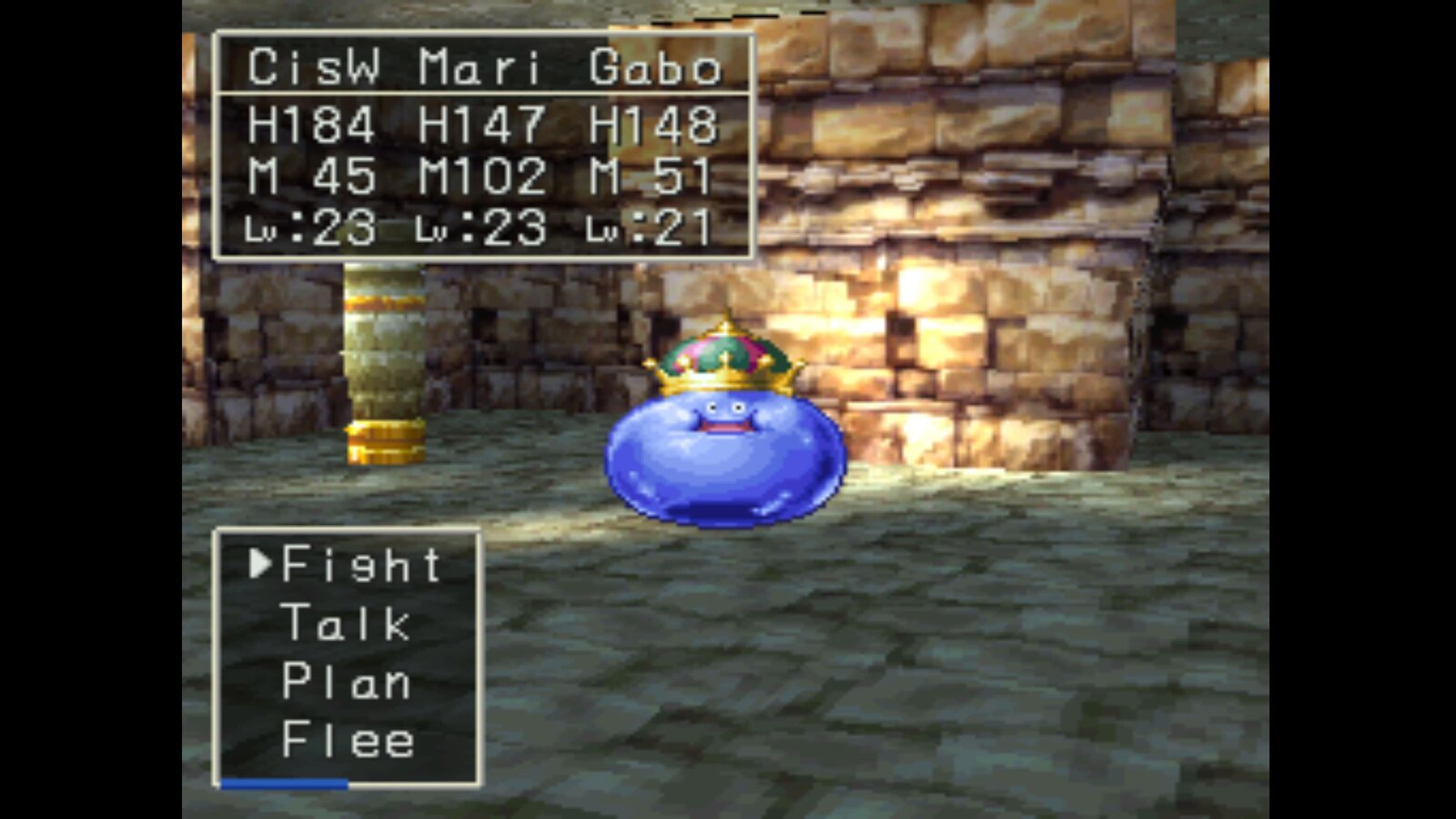Pick Flee to escape battle
The width and height of the screenshot is (1456, 819).
(x=348, y=740)
